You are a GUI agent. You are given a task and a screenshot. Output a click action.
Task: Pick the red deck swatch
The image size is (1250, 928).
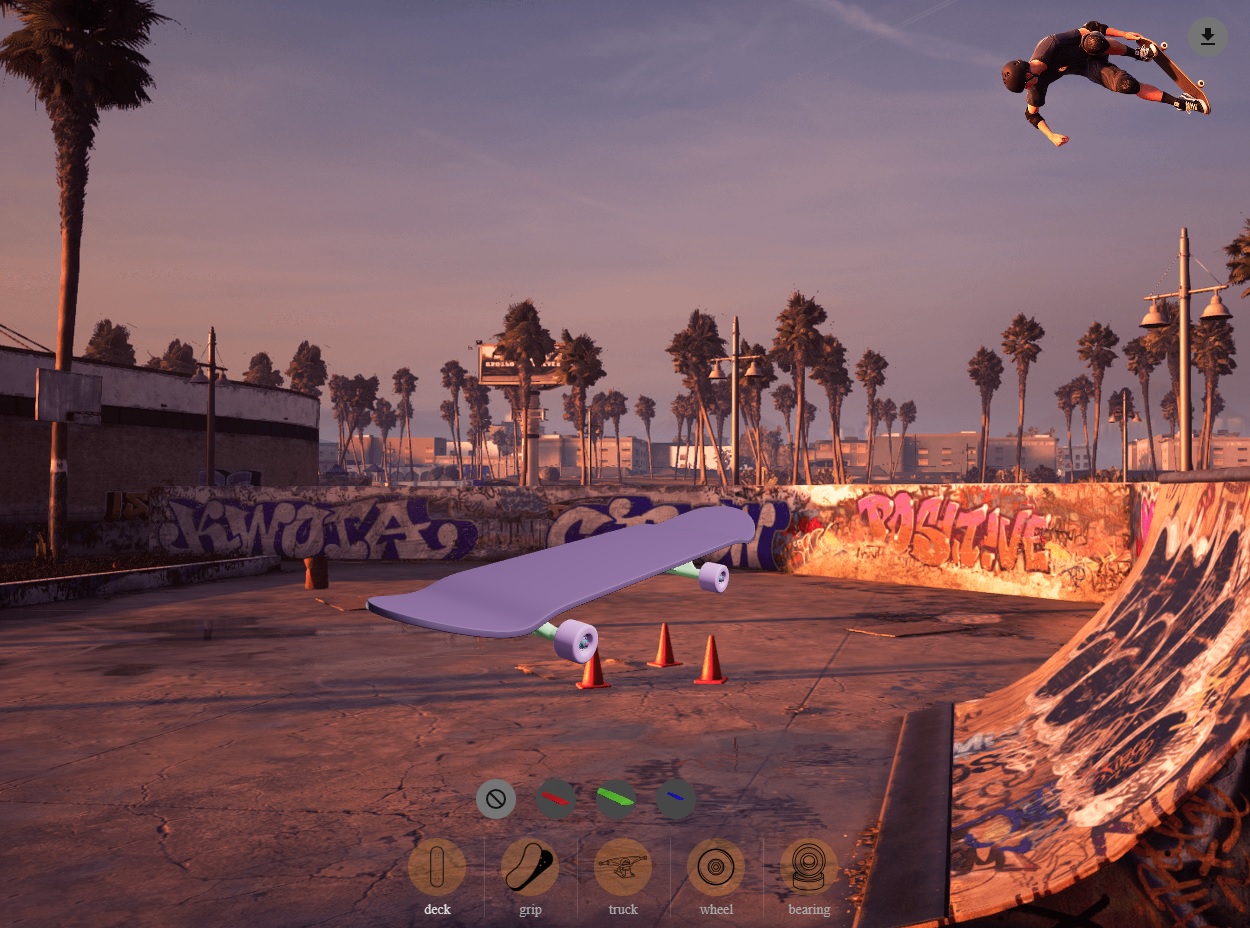pos(556,799)
